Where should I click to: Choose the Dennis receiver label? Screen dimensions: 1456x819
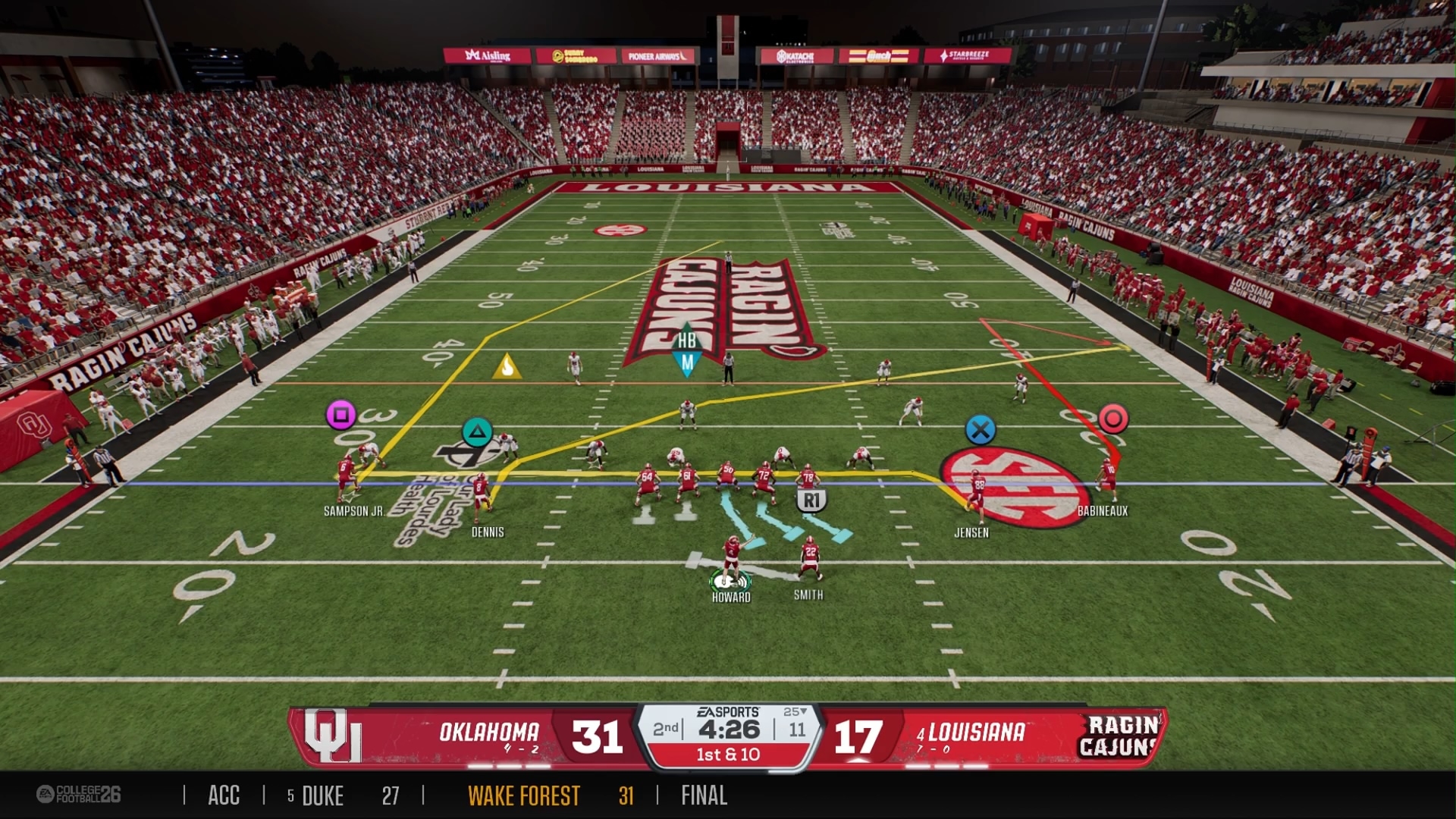pos(488,532)
